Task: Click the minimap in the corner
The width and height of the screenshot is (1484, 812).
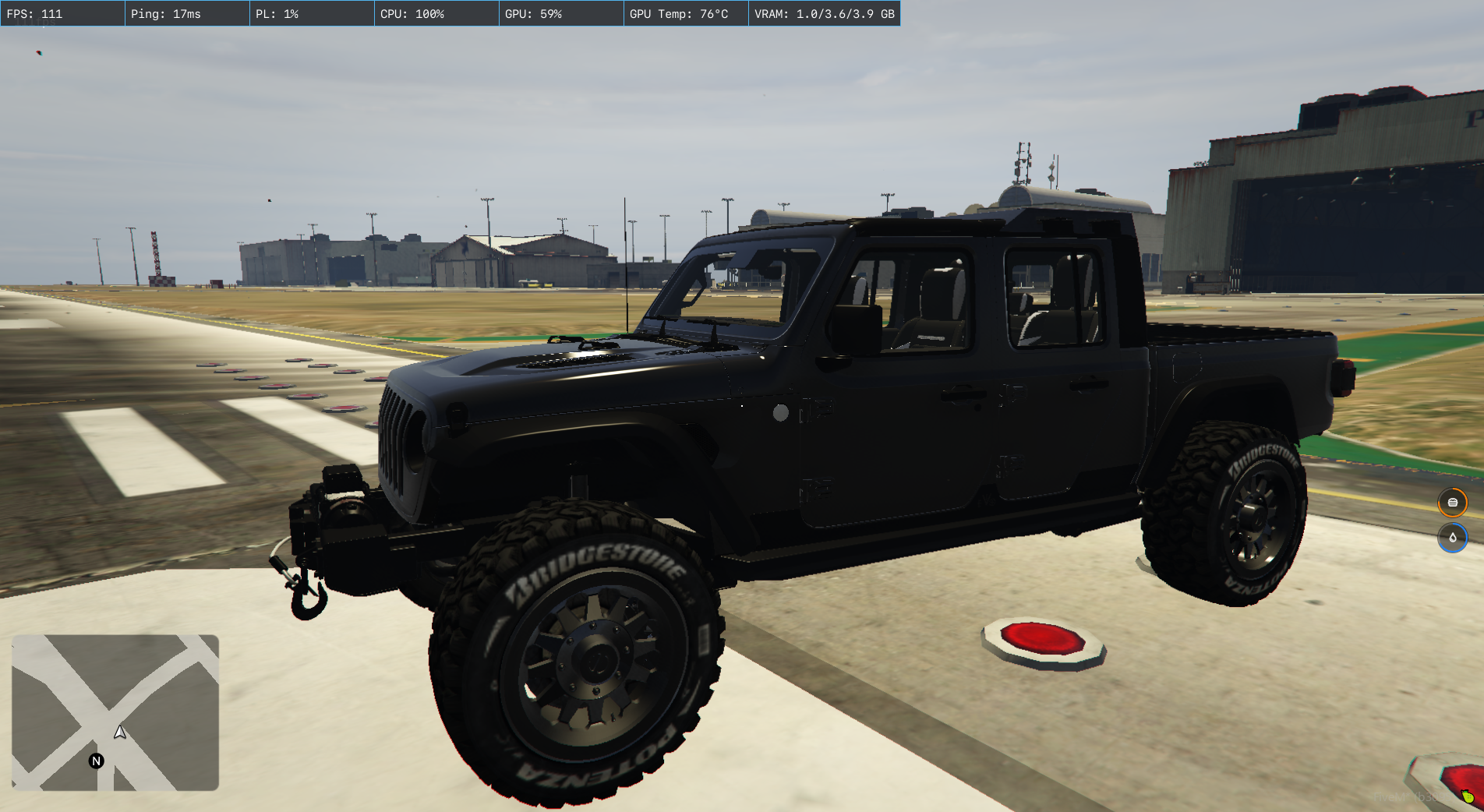Action: 115,712
